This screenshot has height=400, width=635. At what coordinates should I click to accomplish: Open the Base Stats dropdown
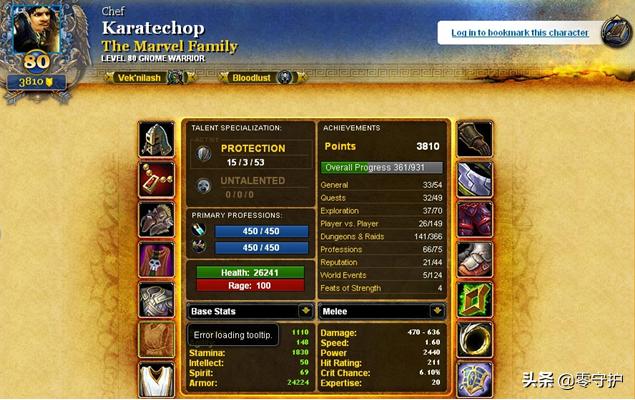click(x=250, y=311)
